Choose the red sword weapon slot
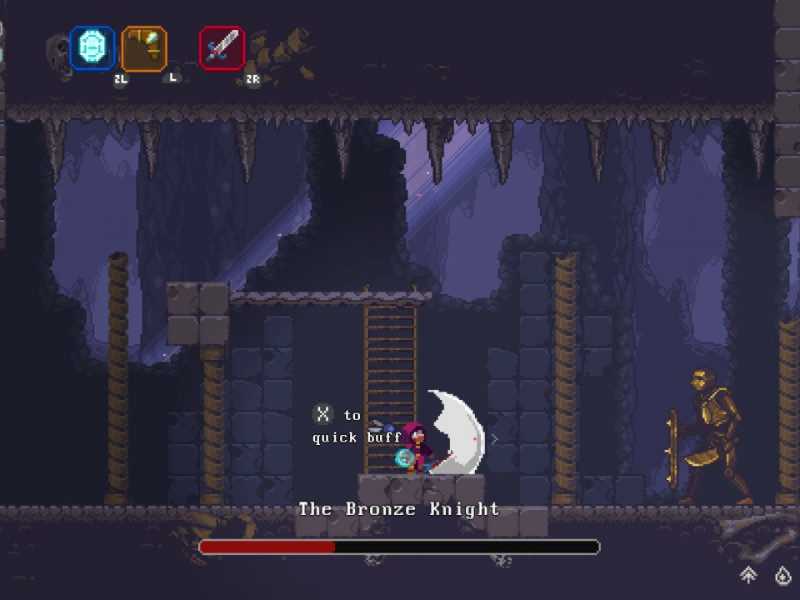The width and height of the screenshot is (800, 600). point(222,48)
